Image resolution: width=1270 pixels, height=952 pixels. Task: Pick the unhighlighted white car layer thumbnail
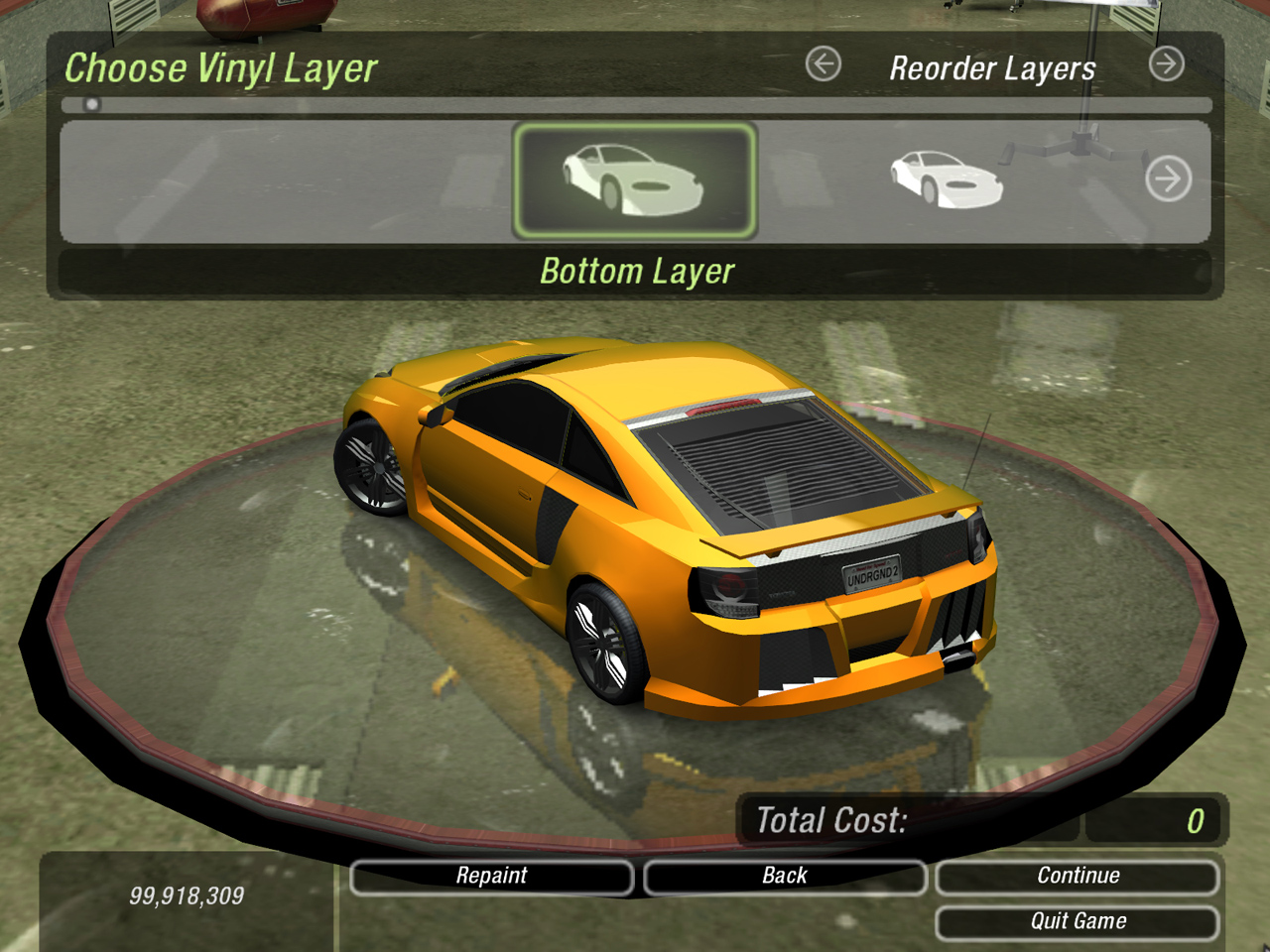[946, 179]
